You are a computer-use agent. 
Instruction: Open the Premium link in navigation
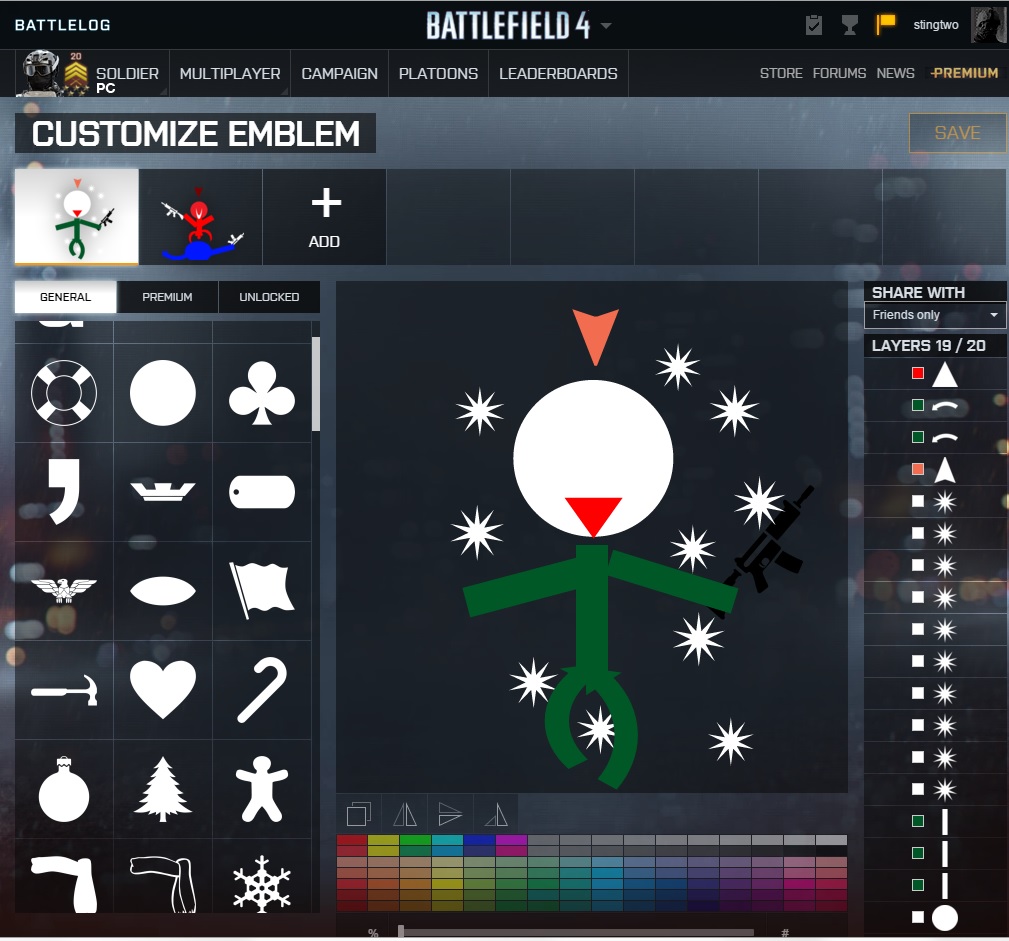coord(965,73)
